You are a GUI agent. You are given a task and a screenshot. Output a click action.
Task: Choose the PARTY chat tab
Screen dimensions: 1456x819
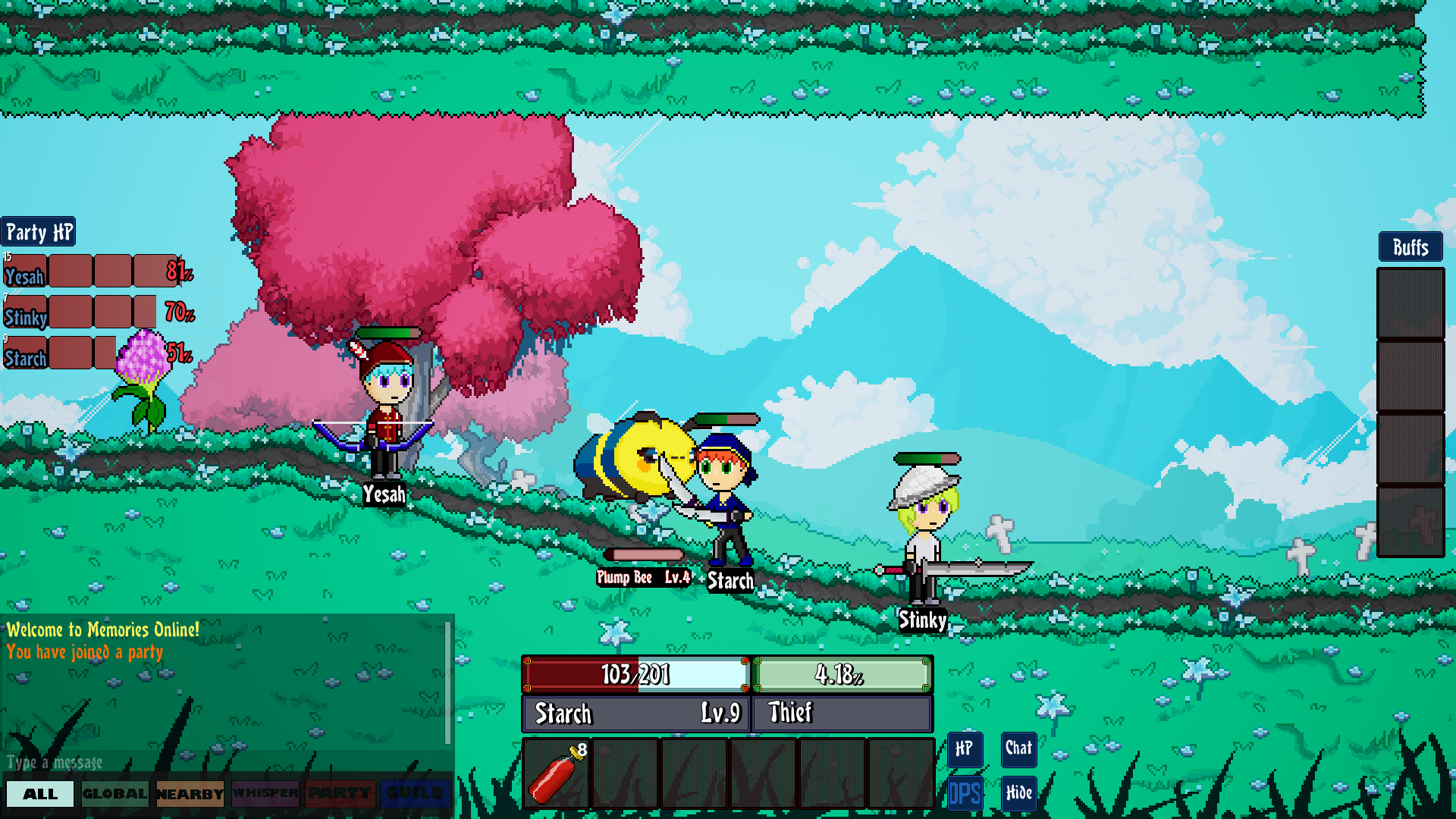tap(340, 794)
